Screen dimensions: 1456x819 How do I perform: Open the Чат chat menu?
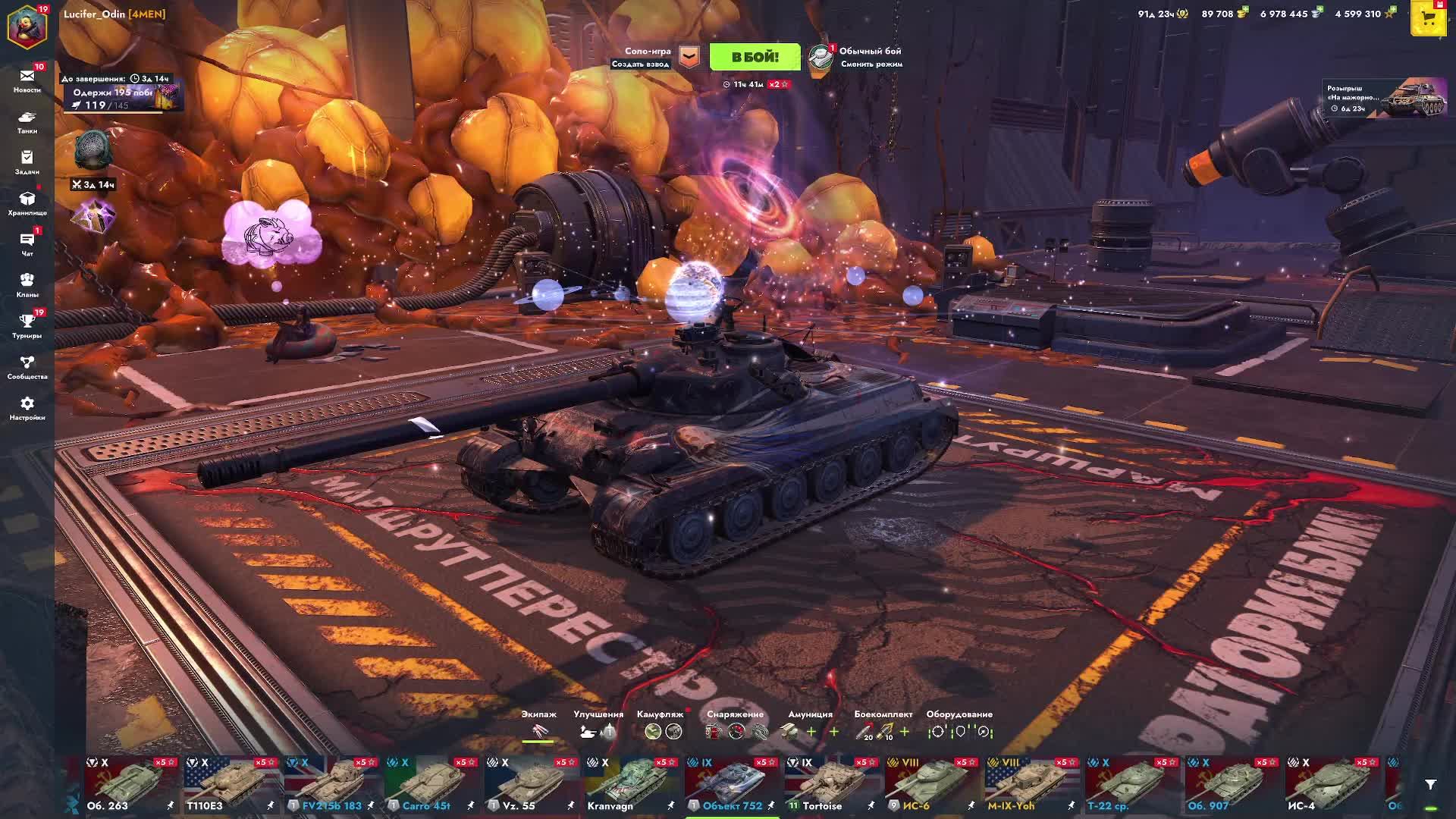(x=27, y=244)
